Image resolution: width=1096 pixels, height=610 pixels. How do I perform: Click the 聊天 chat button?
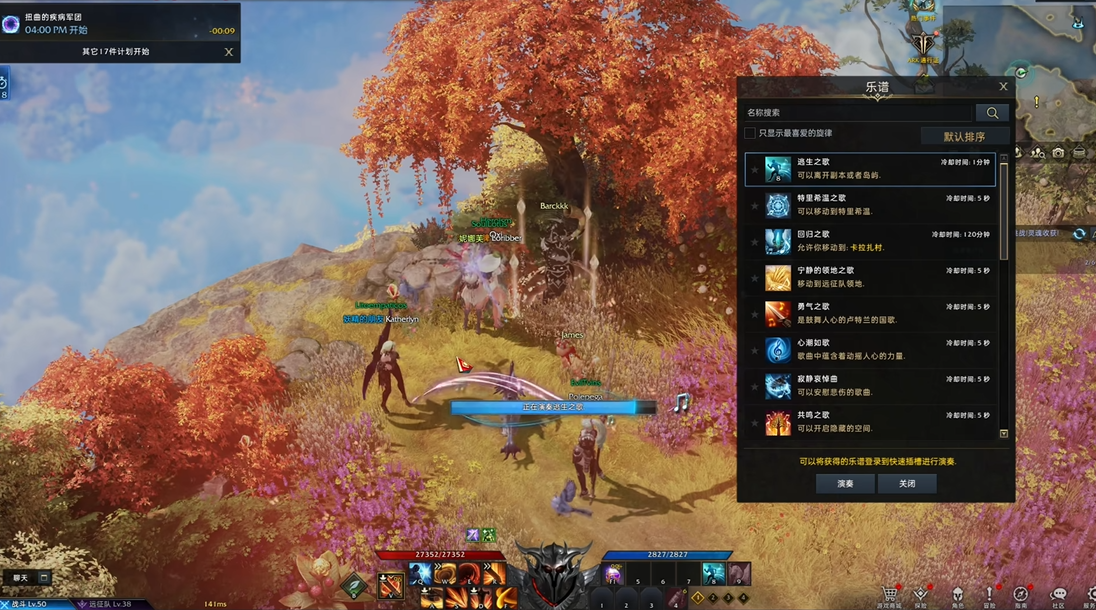(x=21, y=578)
